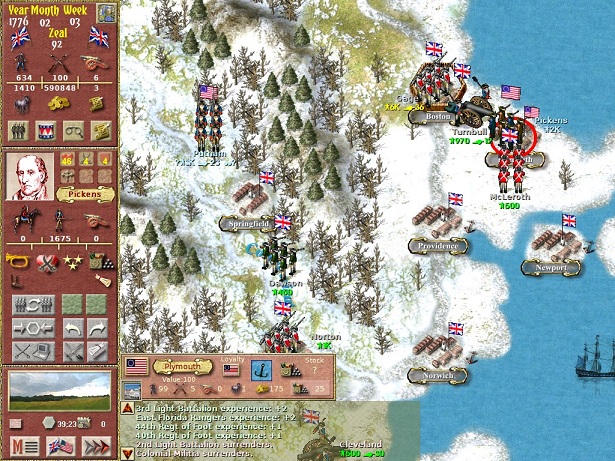Image resolution: width=615 pixels, height=461 pixels.
Task: Open the magnifying glass search panel
Action: tap(73, 130)
